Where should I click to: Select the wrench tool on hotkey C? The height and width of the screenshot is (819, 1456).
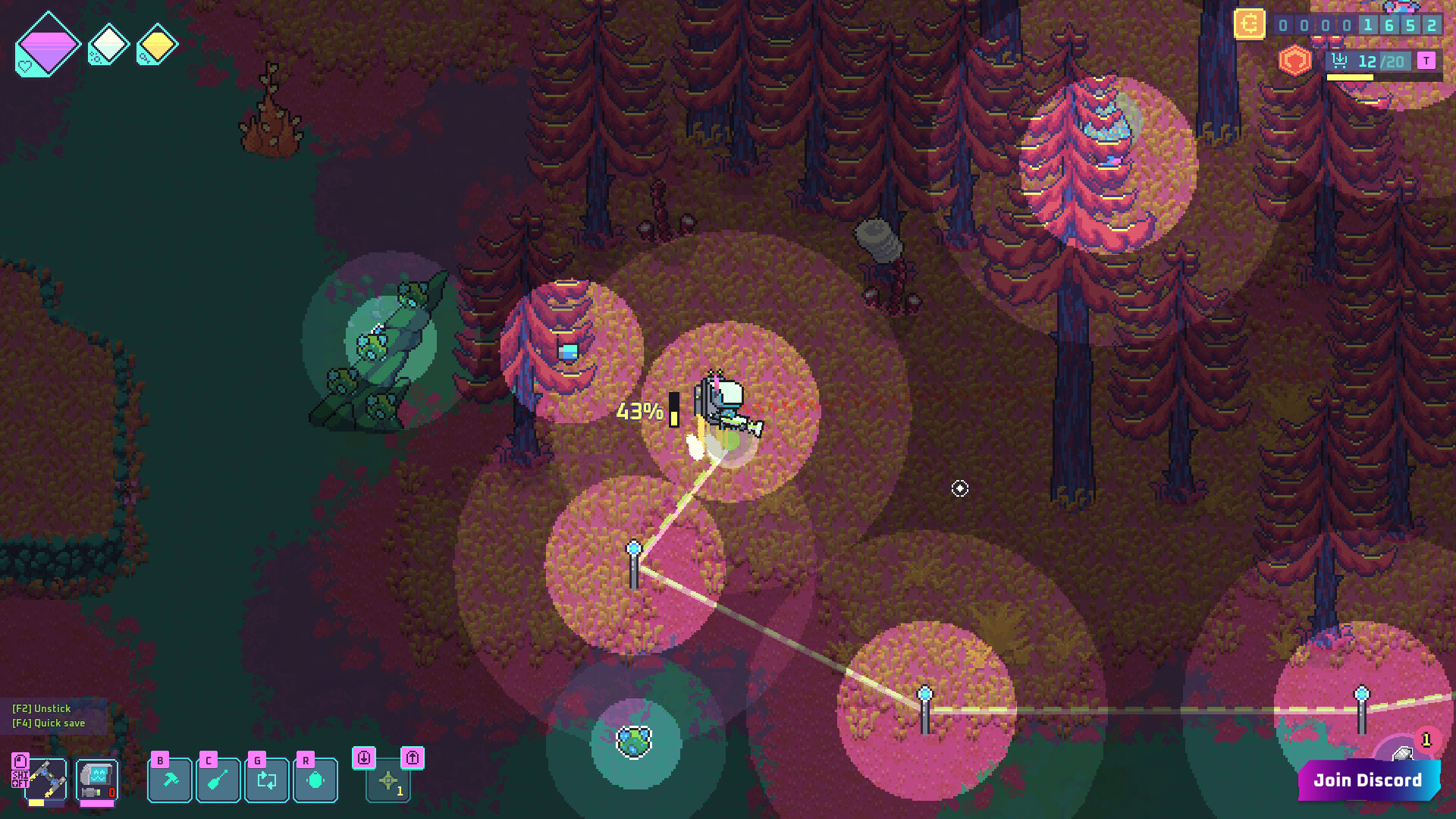click(218, 779)
